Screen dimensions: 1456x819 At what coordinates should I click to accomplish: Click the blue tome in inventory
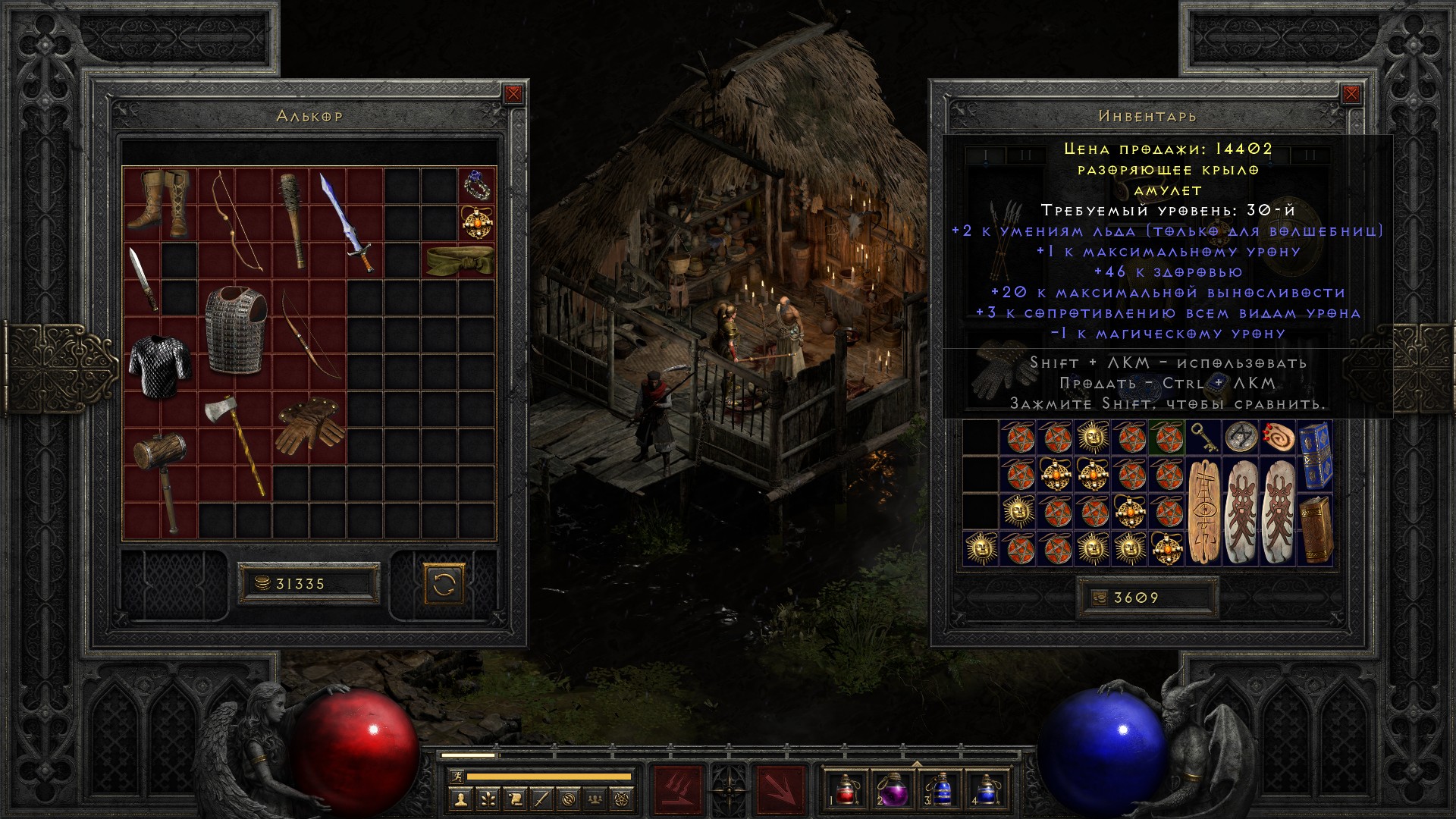pyautogui.click(x=1316, y=455)
